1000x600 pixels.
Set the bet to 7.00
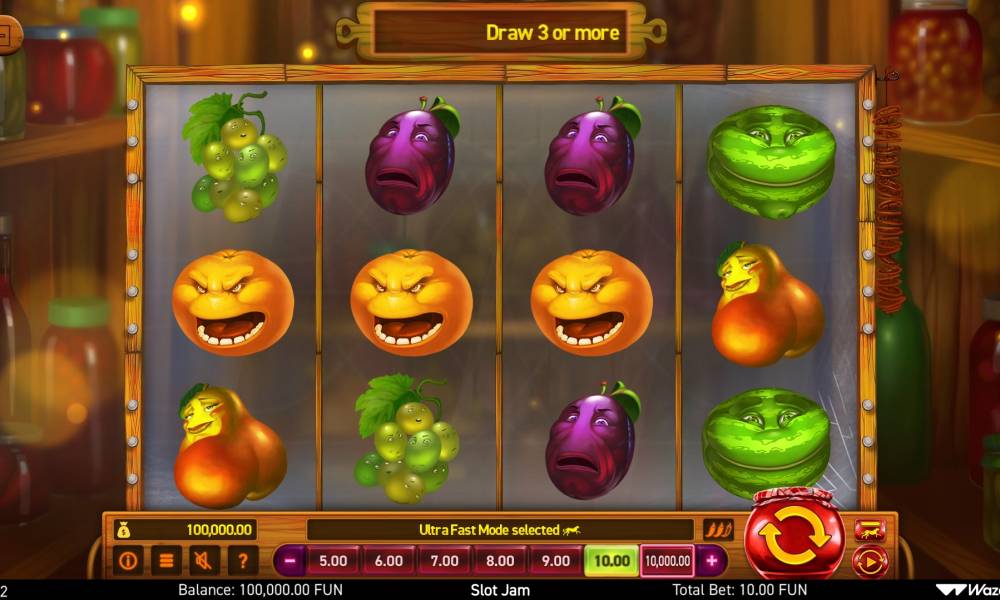pos(444,561)
